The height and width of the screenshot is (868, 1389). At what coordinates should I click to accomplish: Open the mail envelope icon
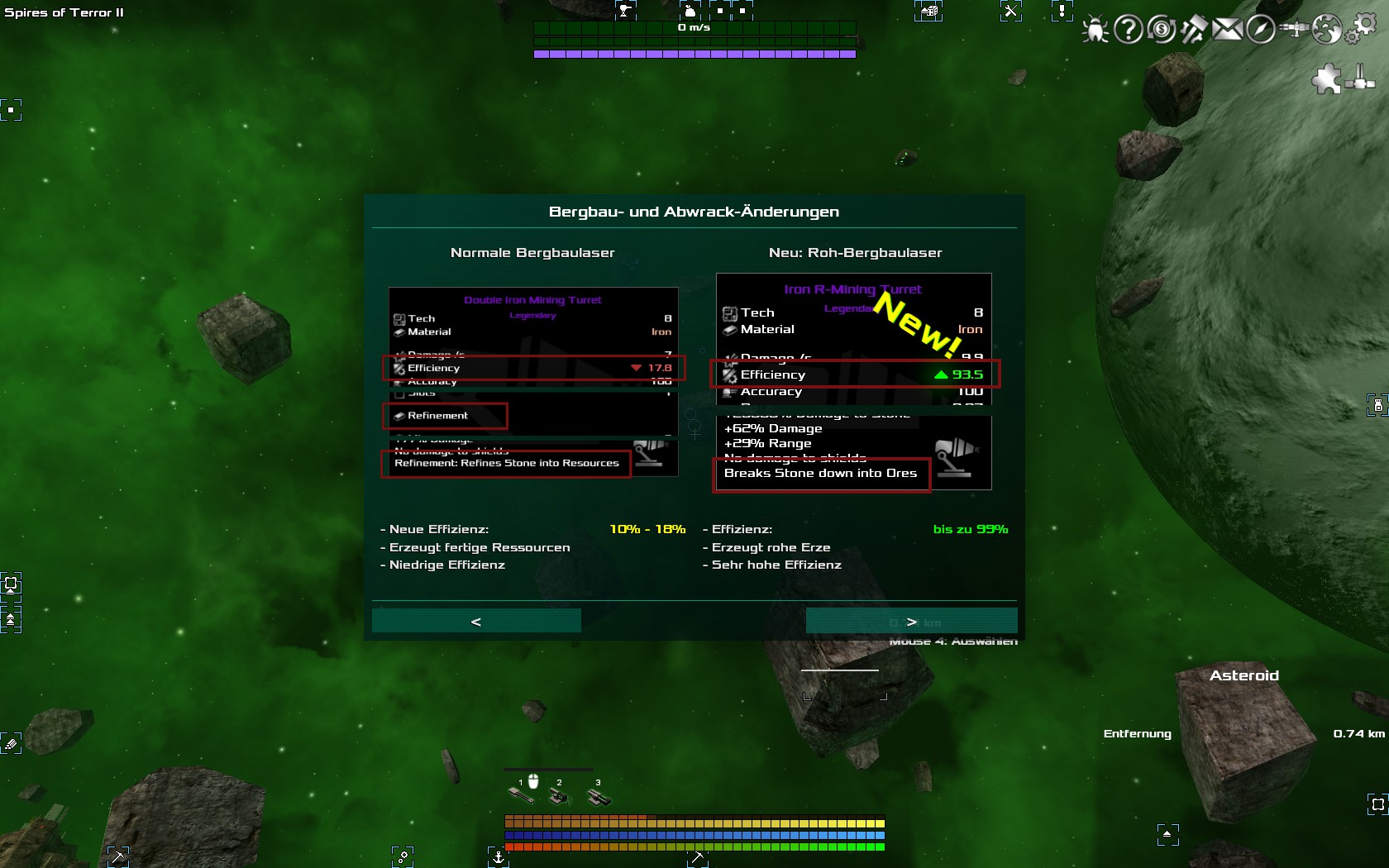point(1228,30)
